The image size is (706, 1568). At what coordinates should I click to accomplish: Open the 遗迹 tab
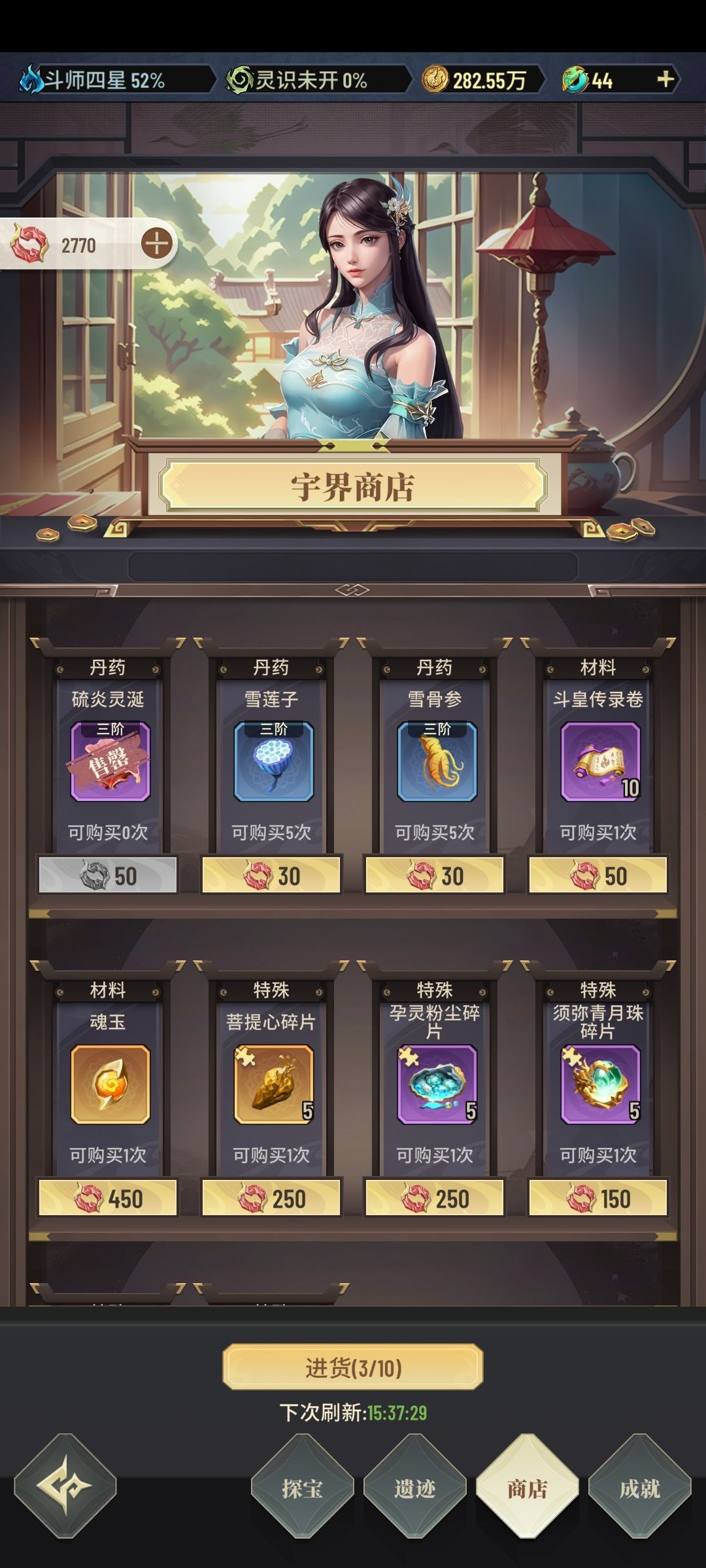coord(414,1488)
